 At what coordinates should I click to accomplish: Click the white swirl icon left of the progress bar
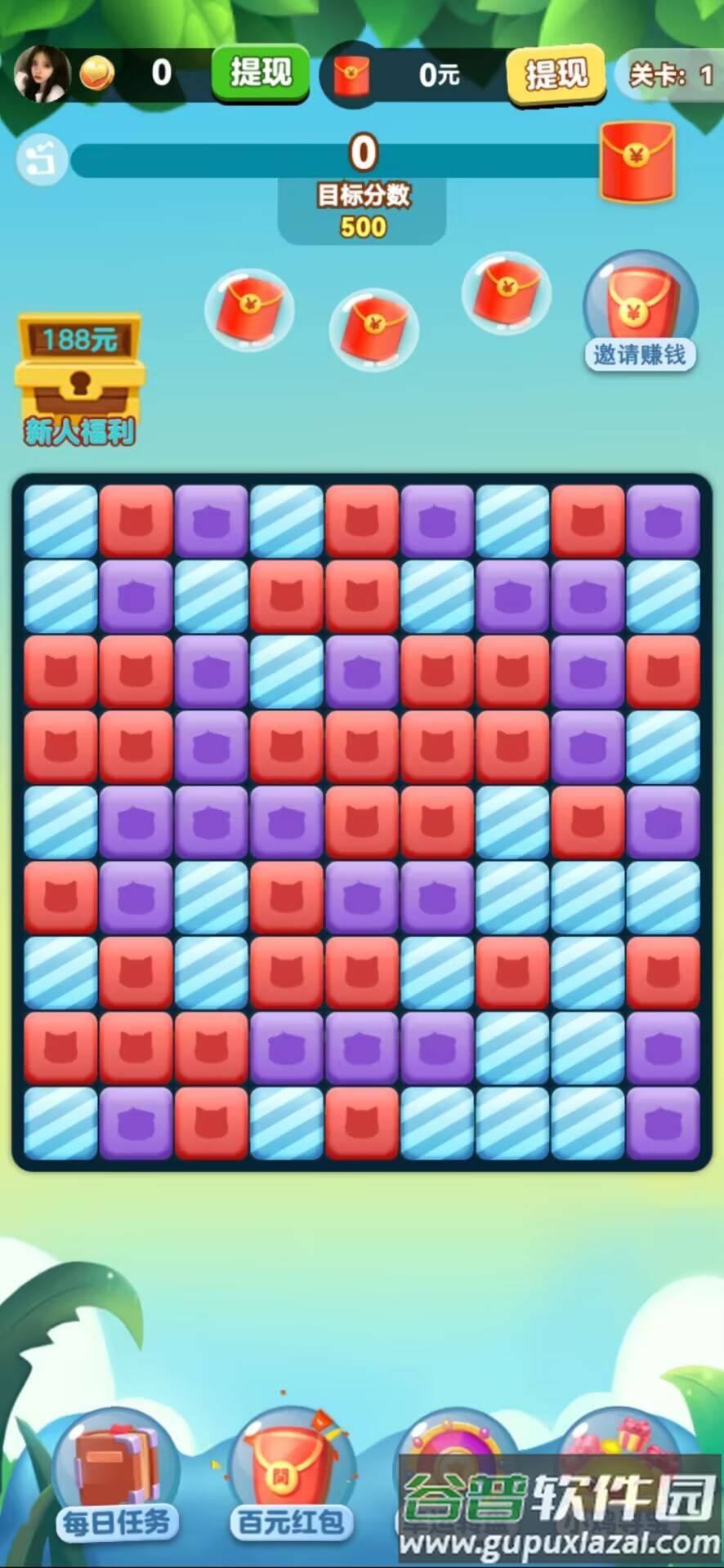pyautogui.click(x=42, y=160)
